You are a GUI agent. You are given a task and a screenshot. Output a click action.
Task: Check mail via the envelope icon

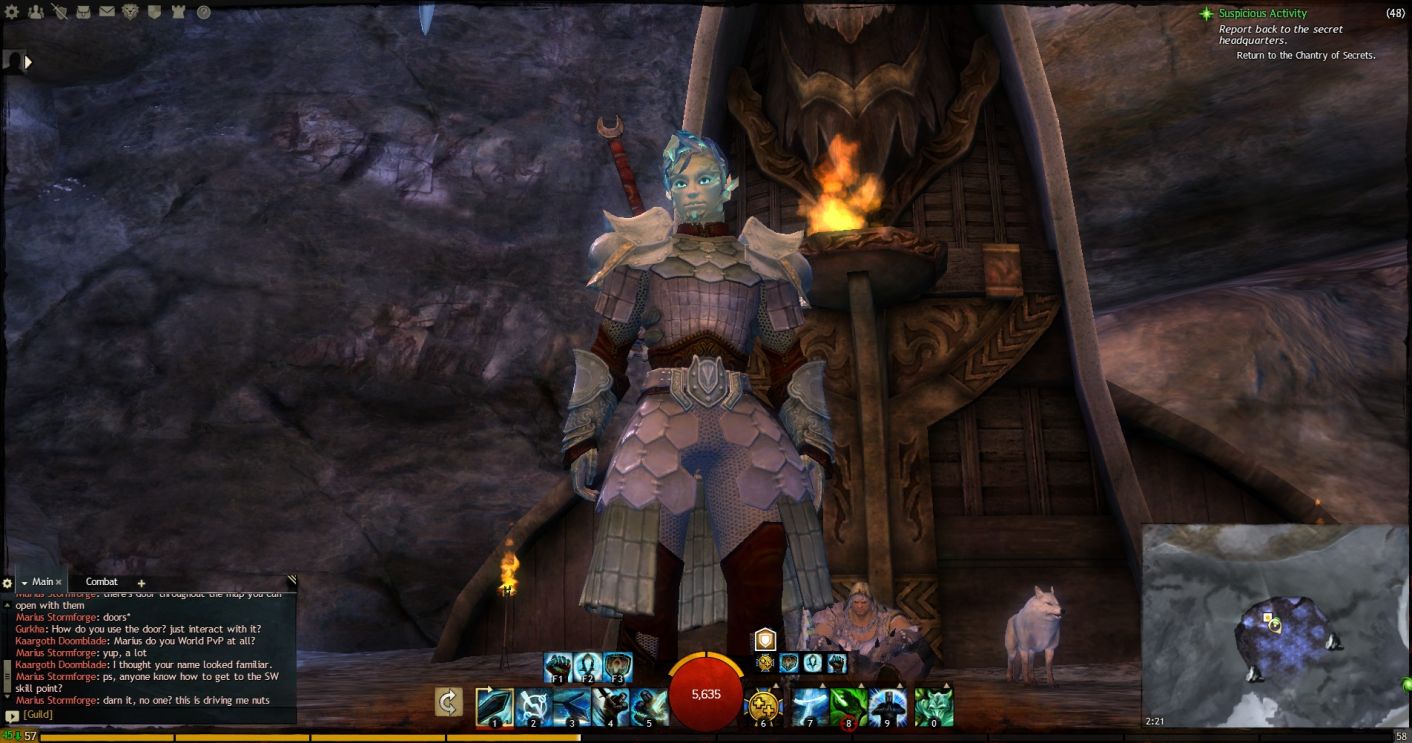tap(107, 12)
